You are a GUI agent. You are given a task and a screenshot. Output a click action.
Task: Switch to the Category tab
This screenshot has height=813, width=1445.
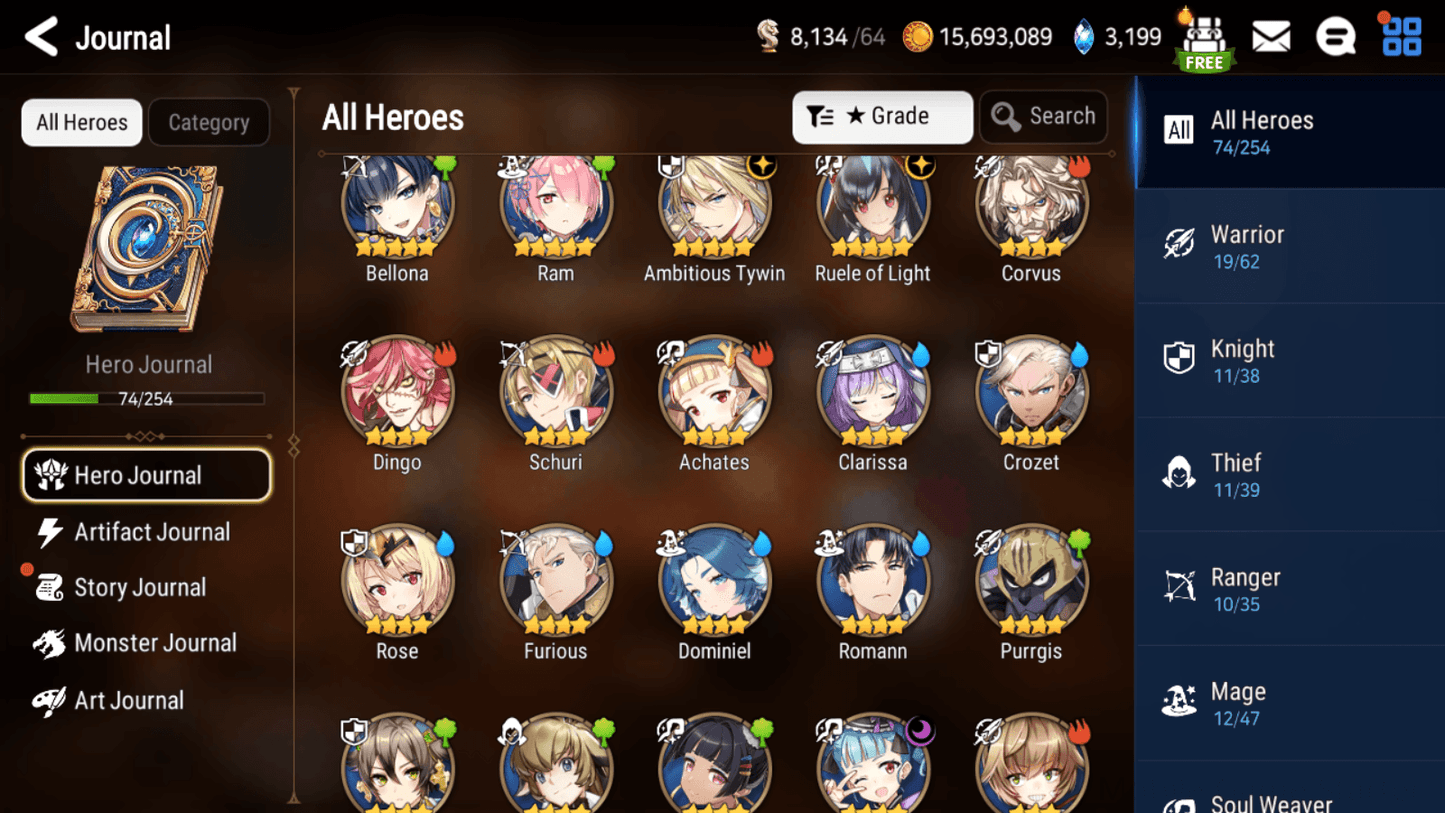point(208,122)
